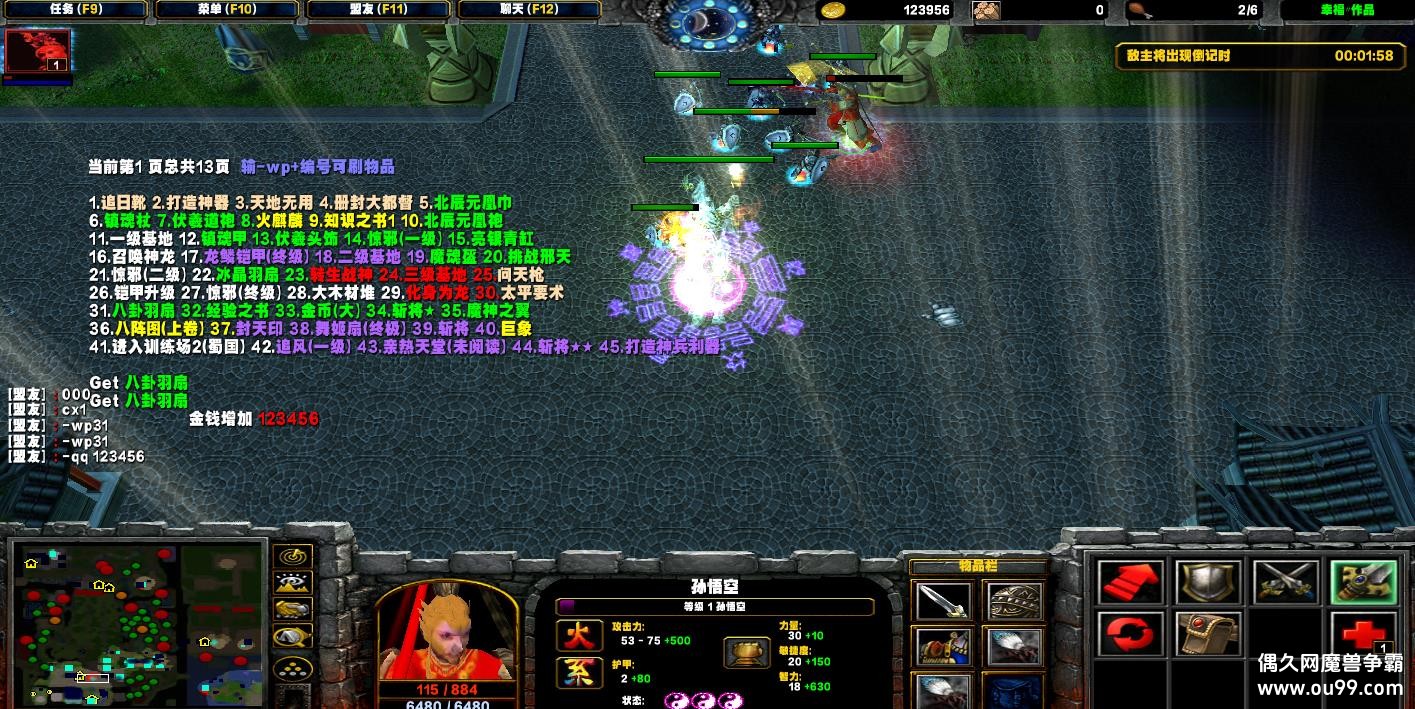Activate the red circular arrows command
The image size is (1415, 709).
[1130, 636]
